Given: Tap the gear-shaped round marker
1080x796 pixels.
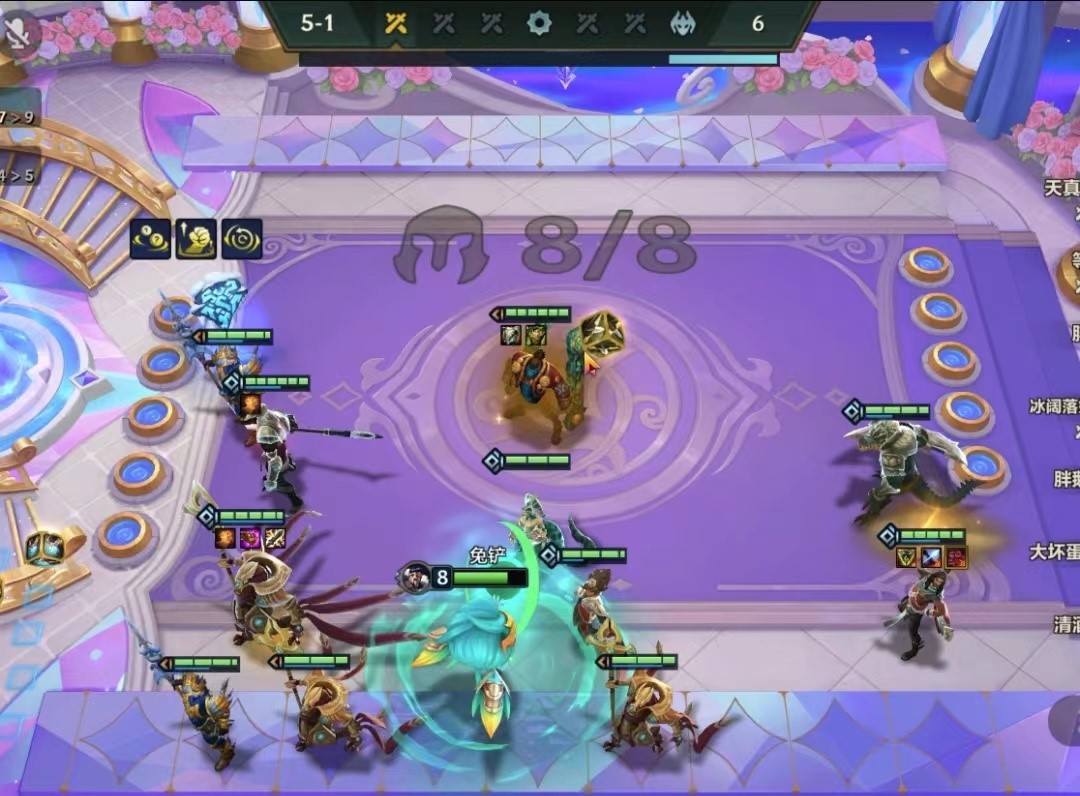Looking at the screenshot, I should pos(539,23).
